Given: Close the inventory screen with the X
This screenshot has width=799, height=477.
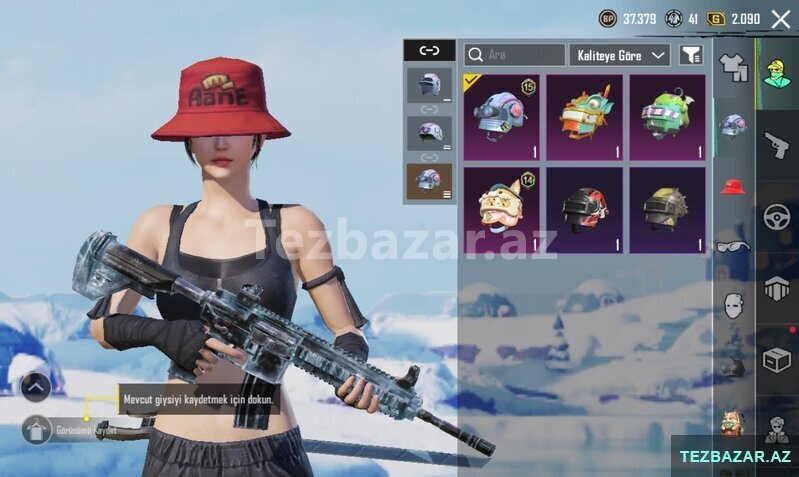Looking at the screenshot, I should coord(780,18).
